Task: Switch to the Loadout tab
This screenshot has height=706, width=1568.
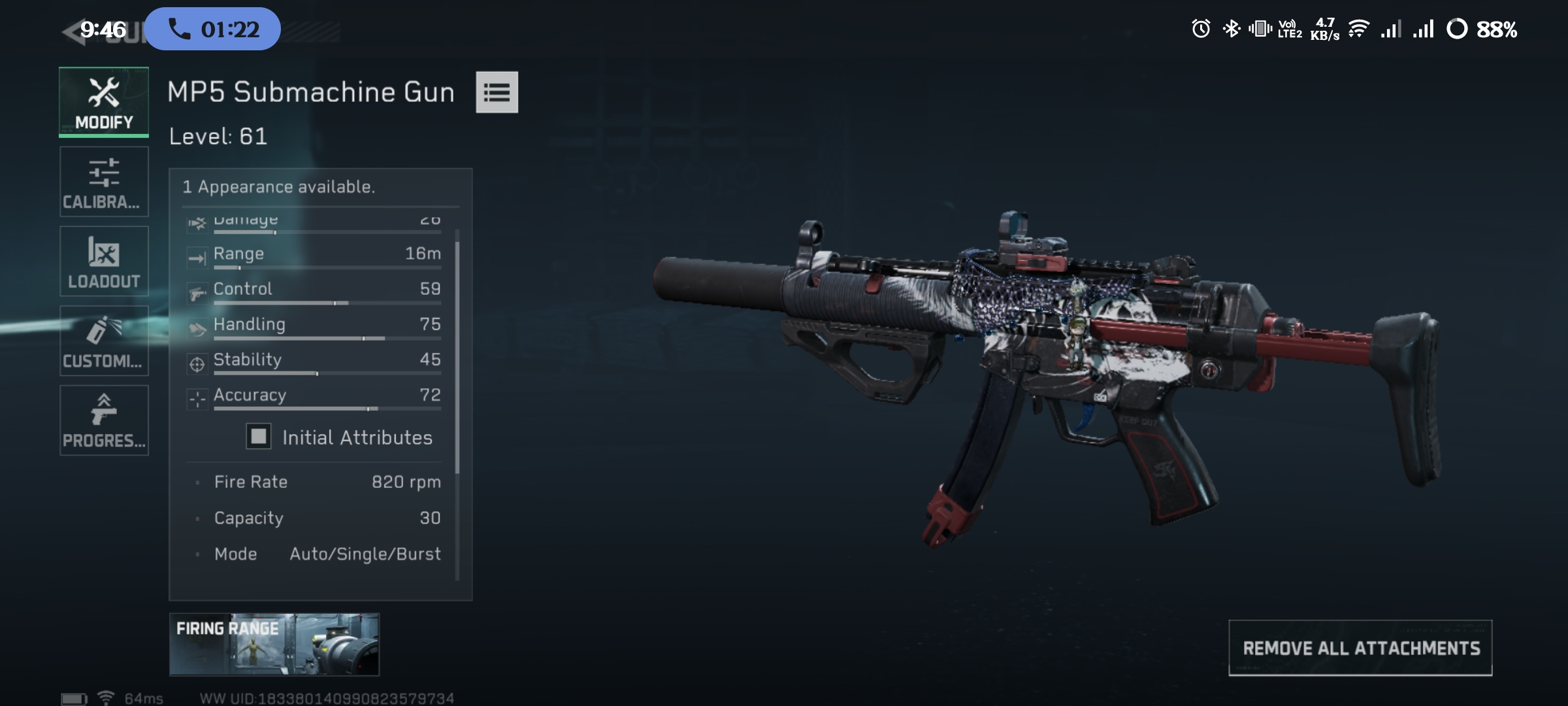Action: (103, 261)
